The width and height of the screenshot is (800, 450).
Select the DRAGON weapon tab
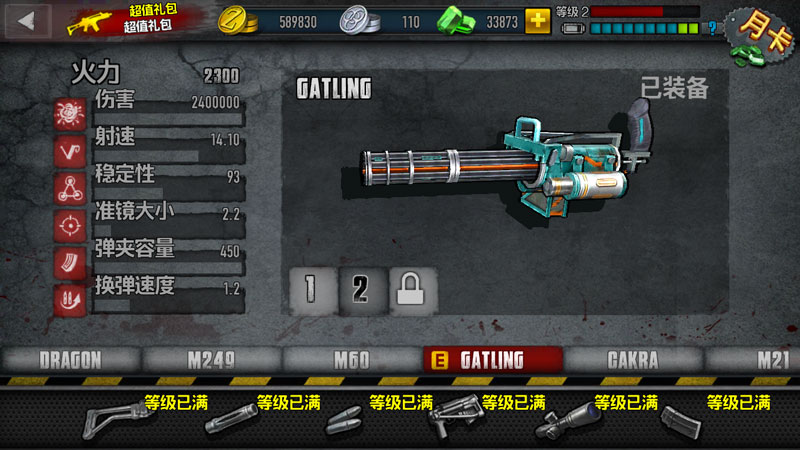point(71,360)
